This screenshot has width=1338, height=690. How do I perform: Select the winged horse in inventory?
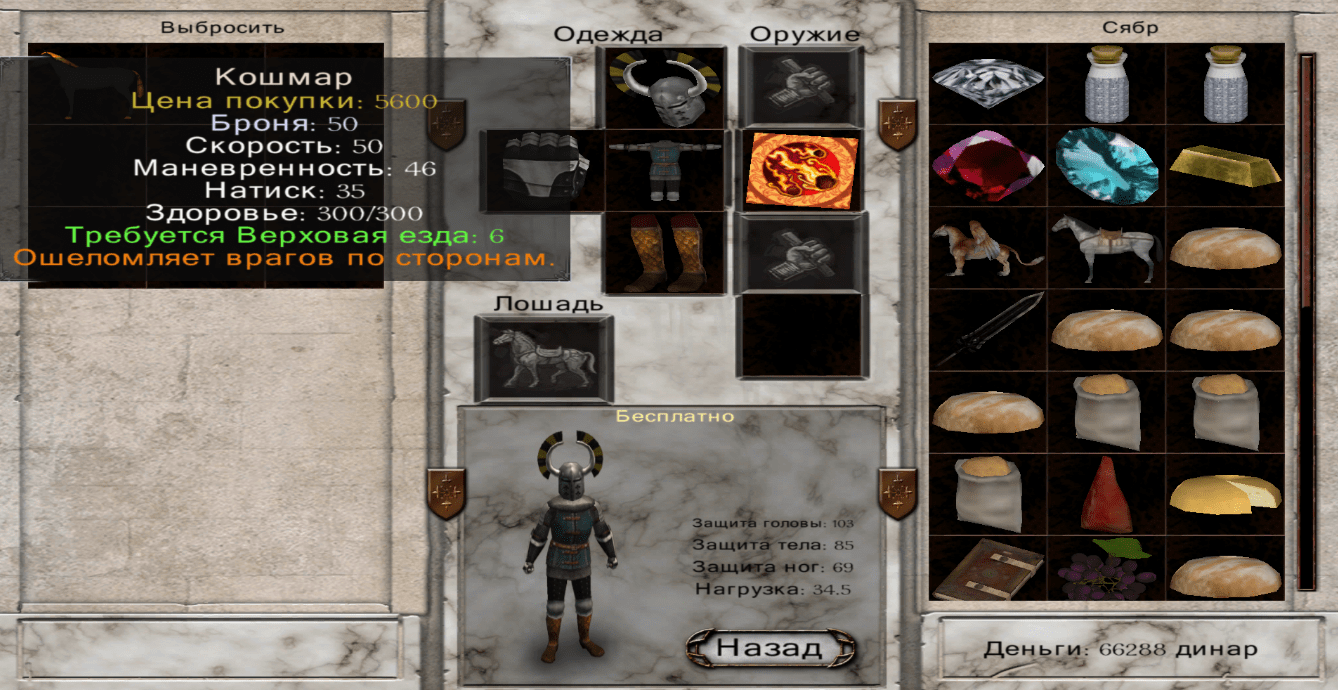click(988, 248)
